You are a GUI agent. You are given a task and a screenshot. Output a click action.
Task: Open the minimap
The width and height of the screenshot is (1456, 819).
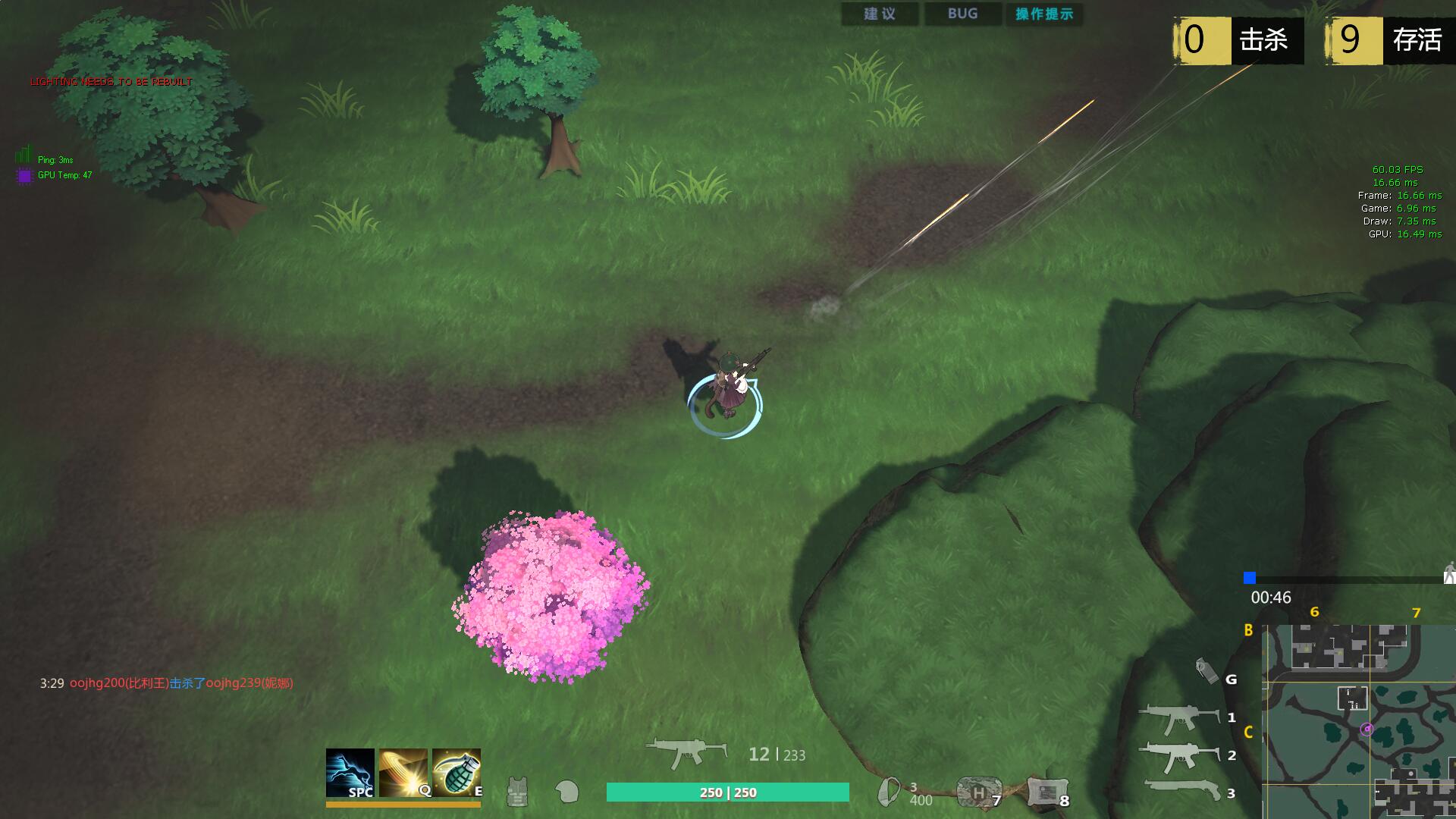1357,720
